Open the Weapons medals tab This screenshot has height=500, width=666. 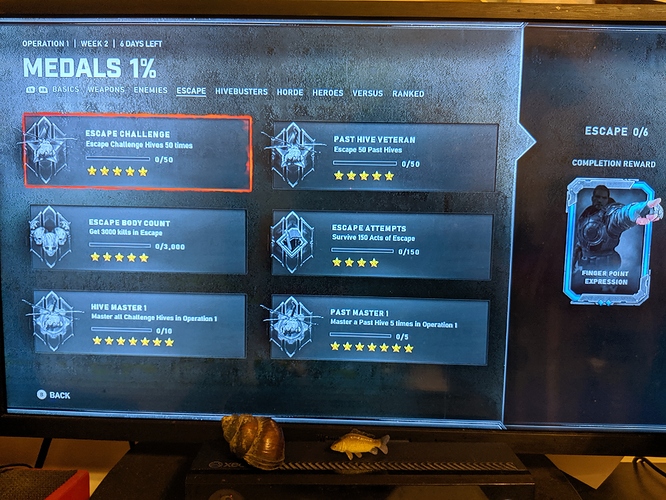106,91
